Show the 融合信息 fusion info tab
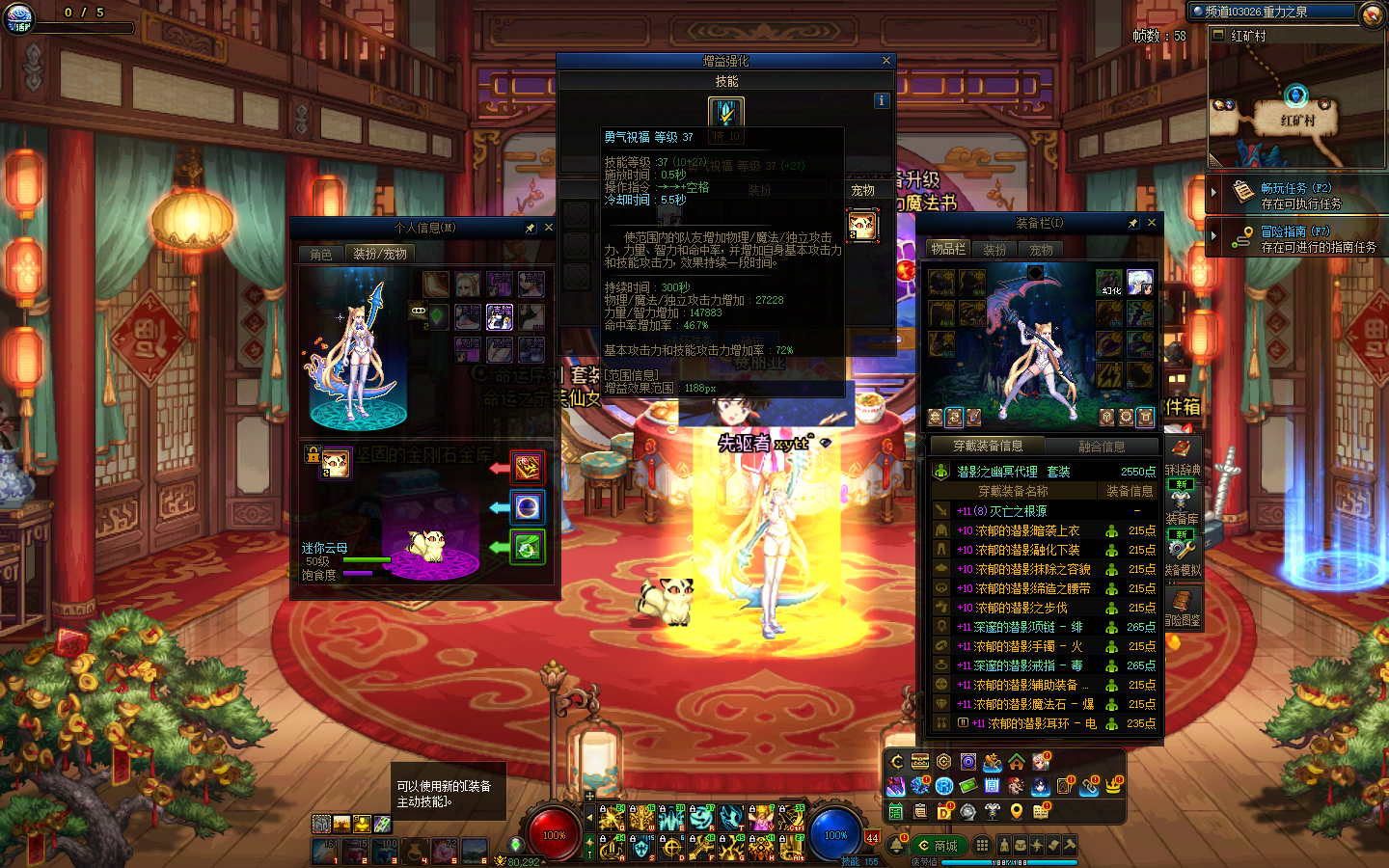 click(1102, 447)
